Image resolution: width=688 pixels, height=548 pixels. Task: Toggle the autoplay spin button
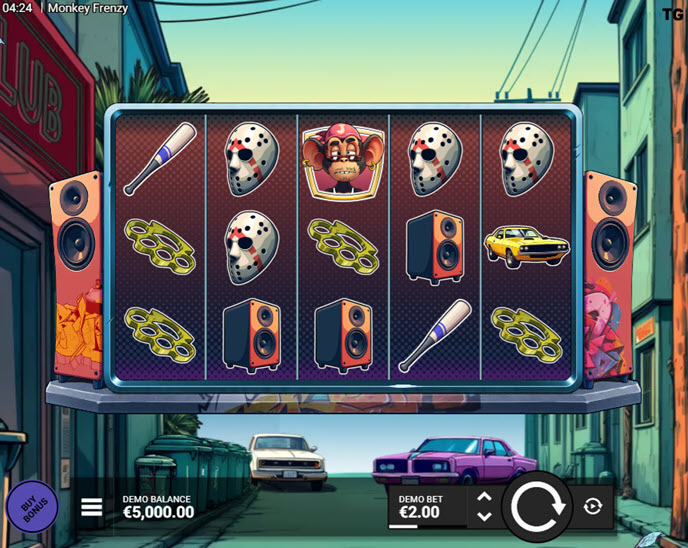pyautogui.click(x=592, y=507)
